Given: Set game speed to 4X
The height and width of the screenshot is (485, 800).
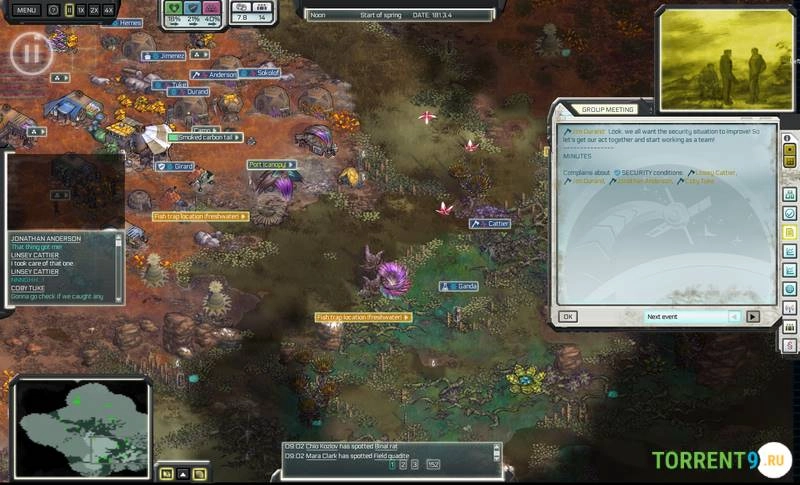Looking at the screenshot, I should click(x=108, y=10).
